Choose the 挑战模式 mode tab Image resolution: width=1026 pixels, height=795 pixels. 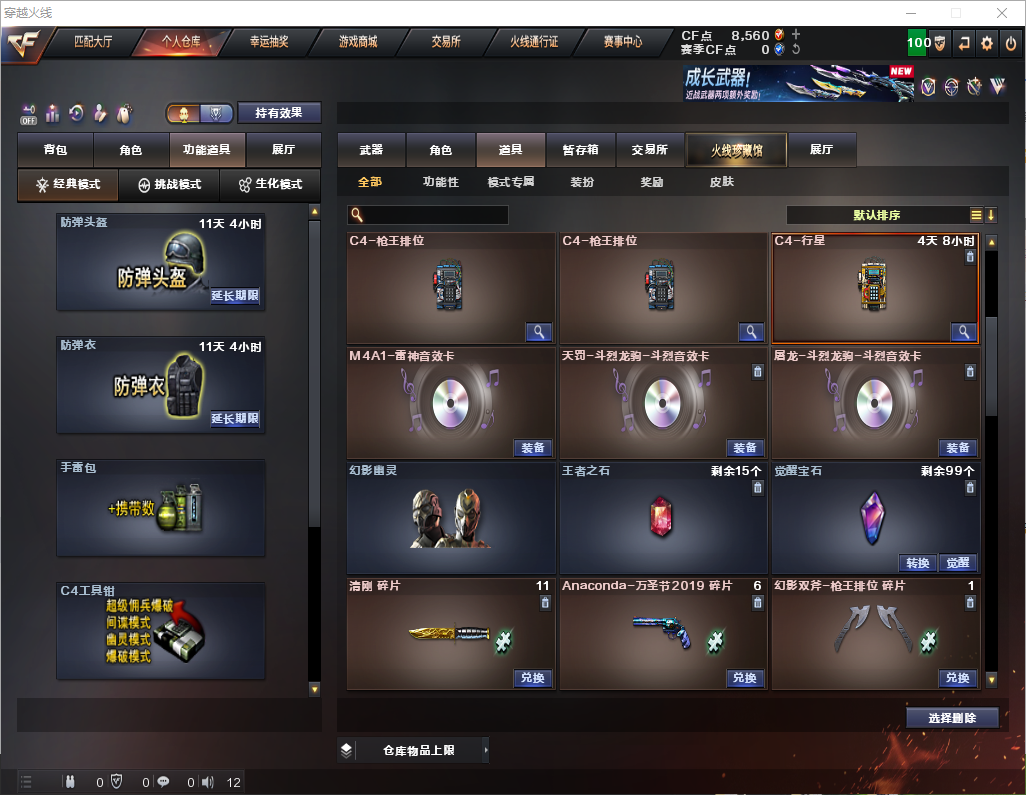[169, 185]
